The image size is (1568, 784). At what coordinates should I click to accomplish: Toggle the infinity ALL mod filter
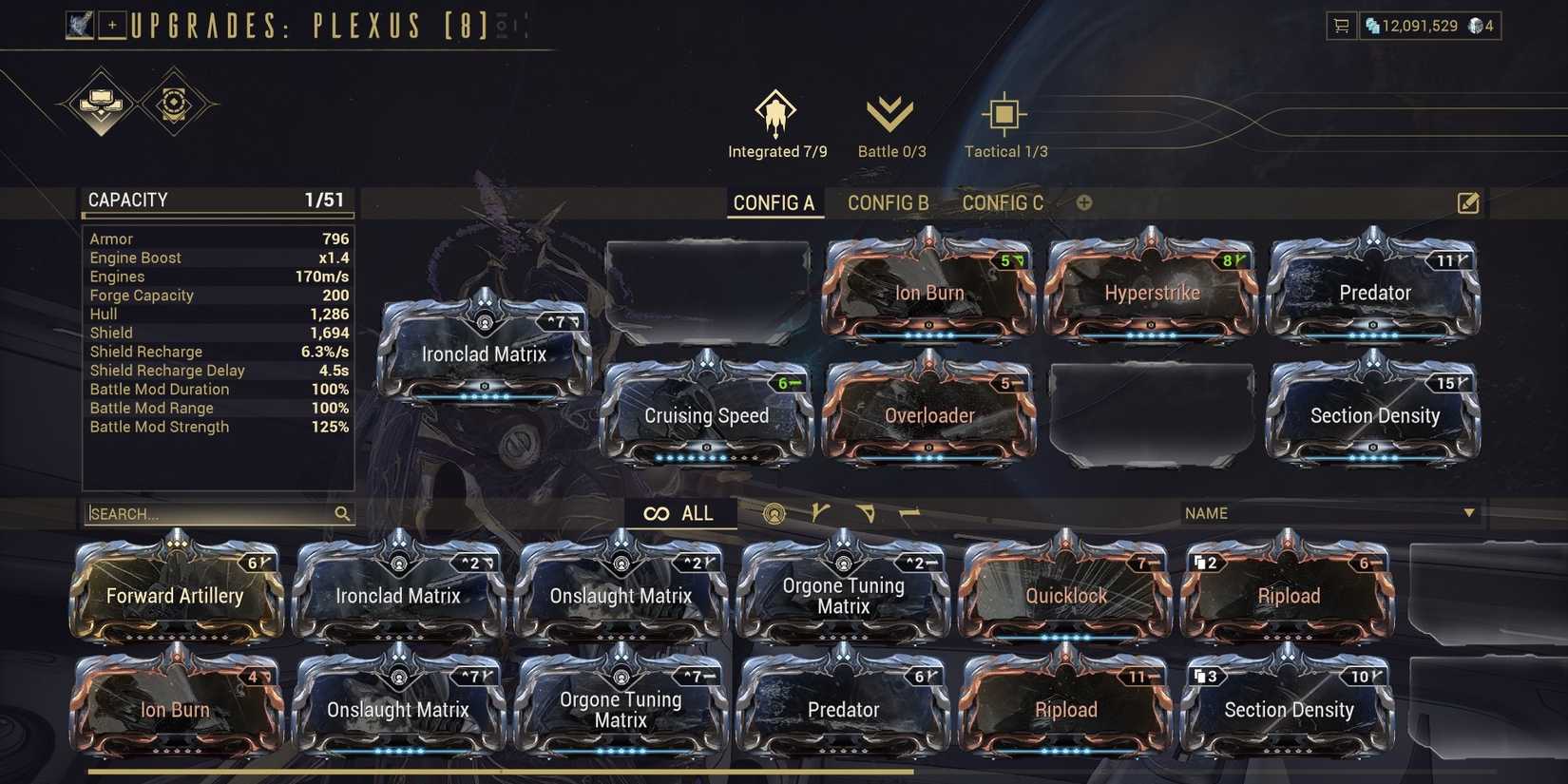[680, 513]
